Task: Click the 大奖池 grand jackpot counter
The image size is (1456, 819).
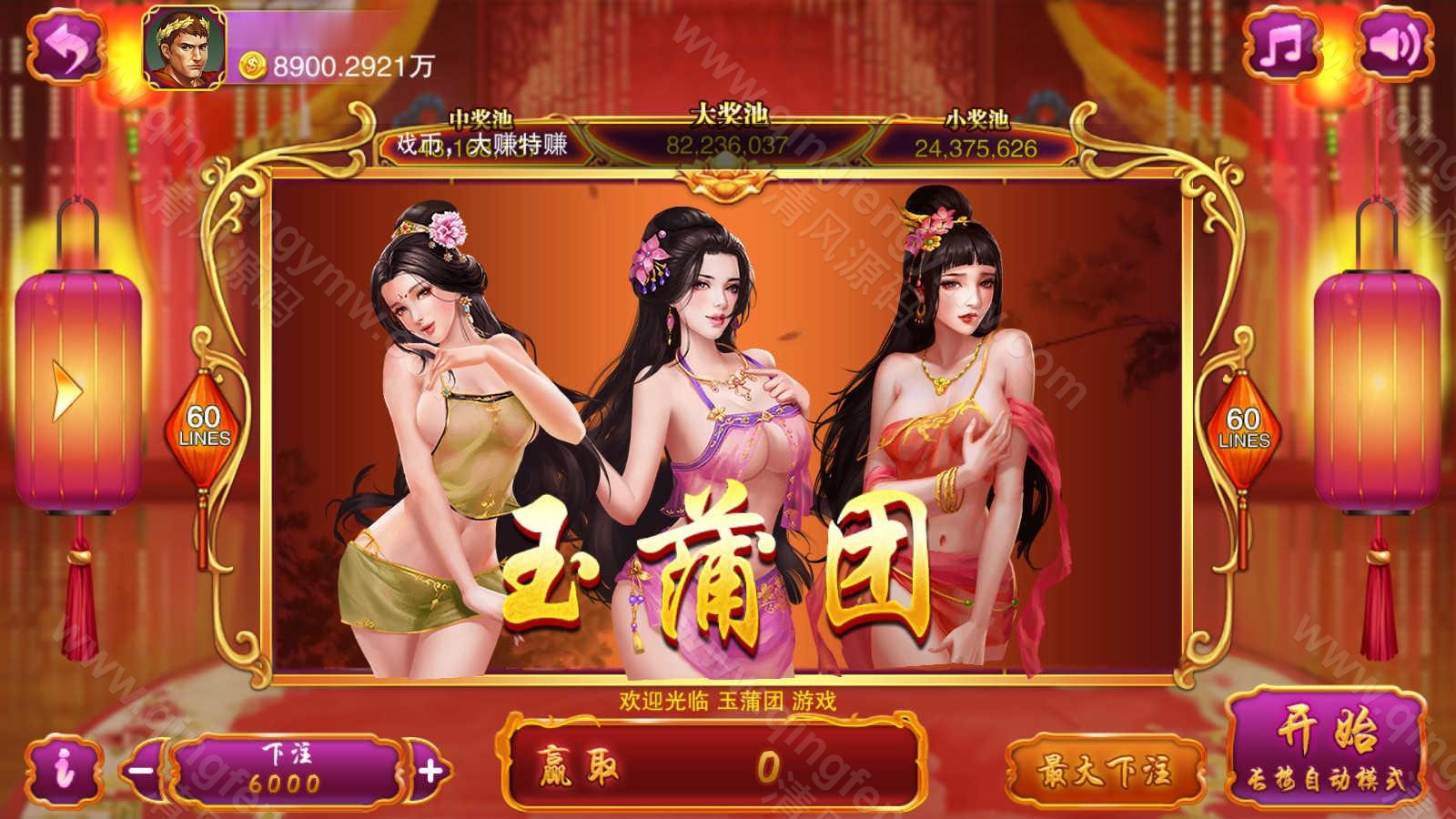Action: point(728,141)
